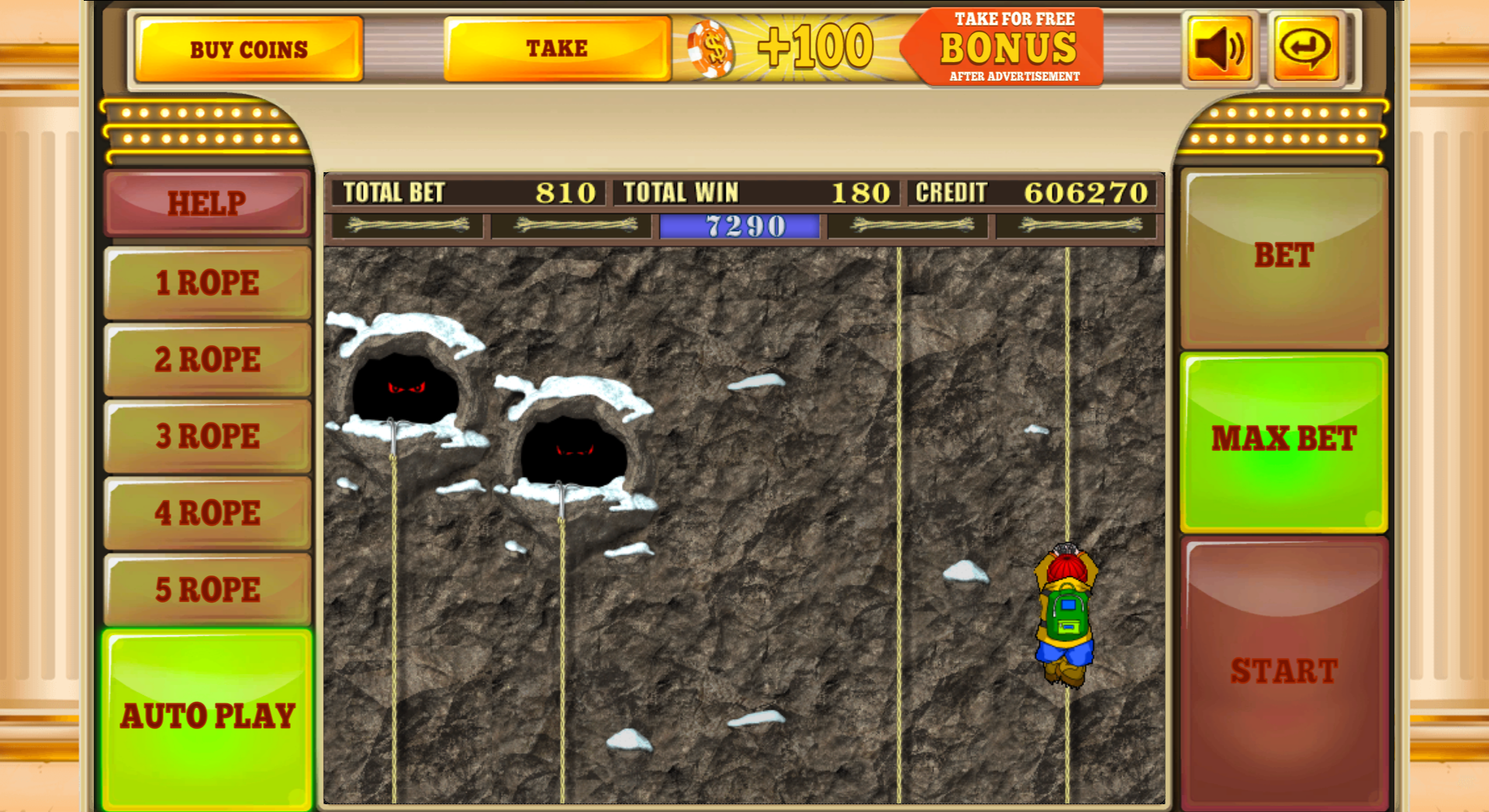Click the return arrow speech bubble icon
The height and width of the screenshot is (812, 1489).
[1305, 47]
